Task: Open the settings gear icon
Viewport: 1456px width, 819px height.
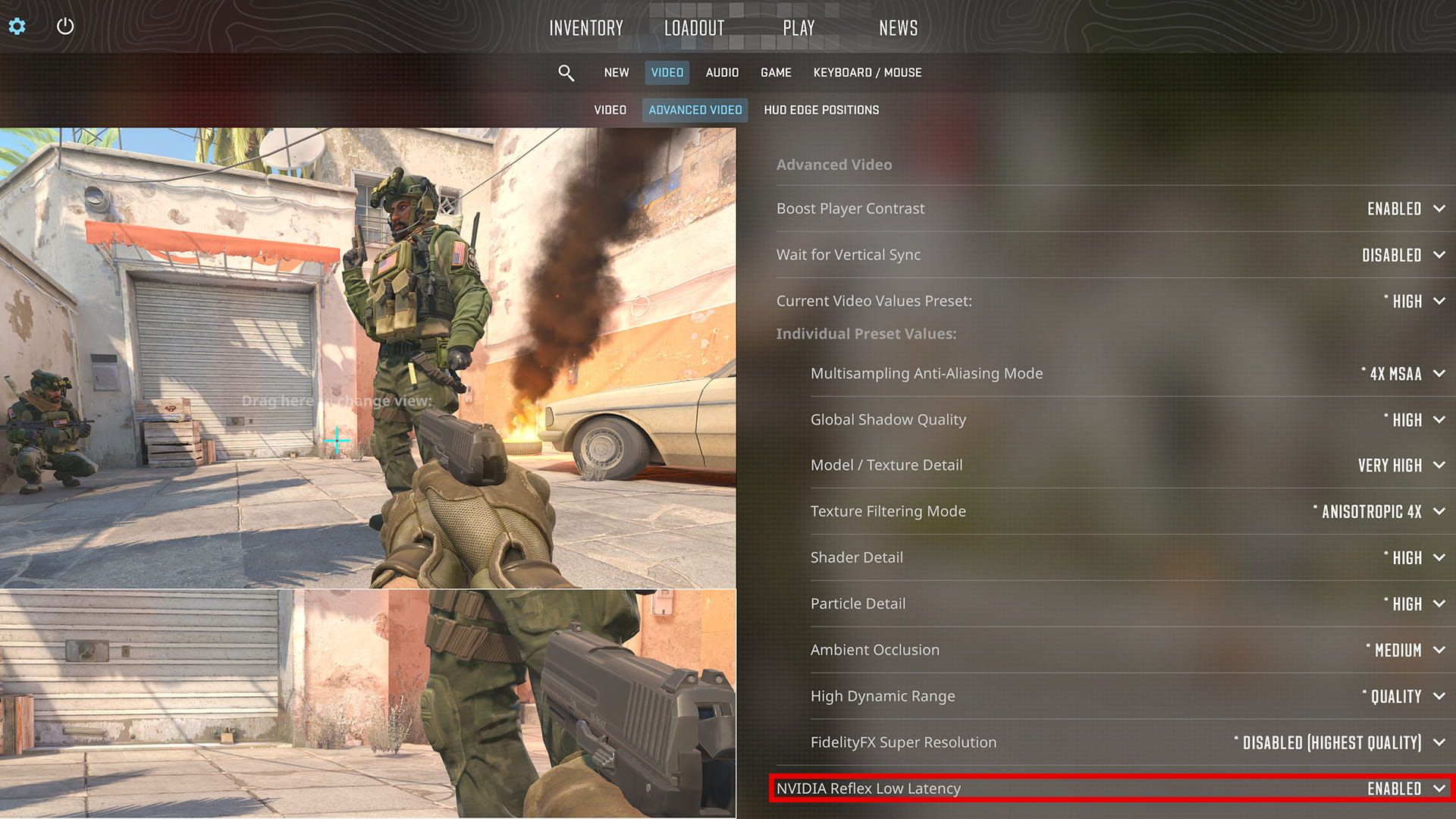Action: point(17,26)
